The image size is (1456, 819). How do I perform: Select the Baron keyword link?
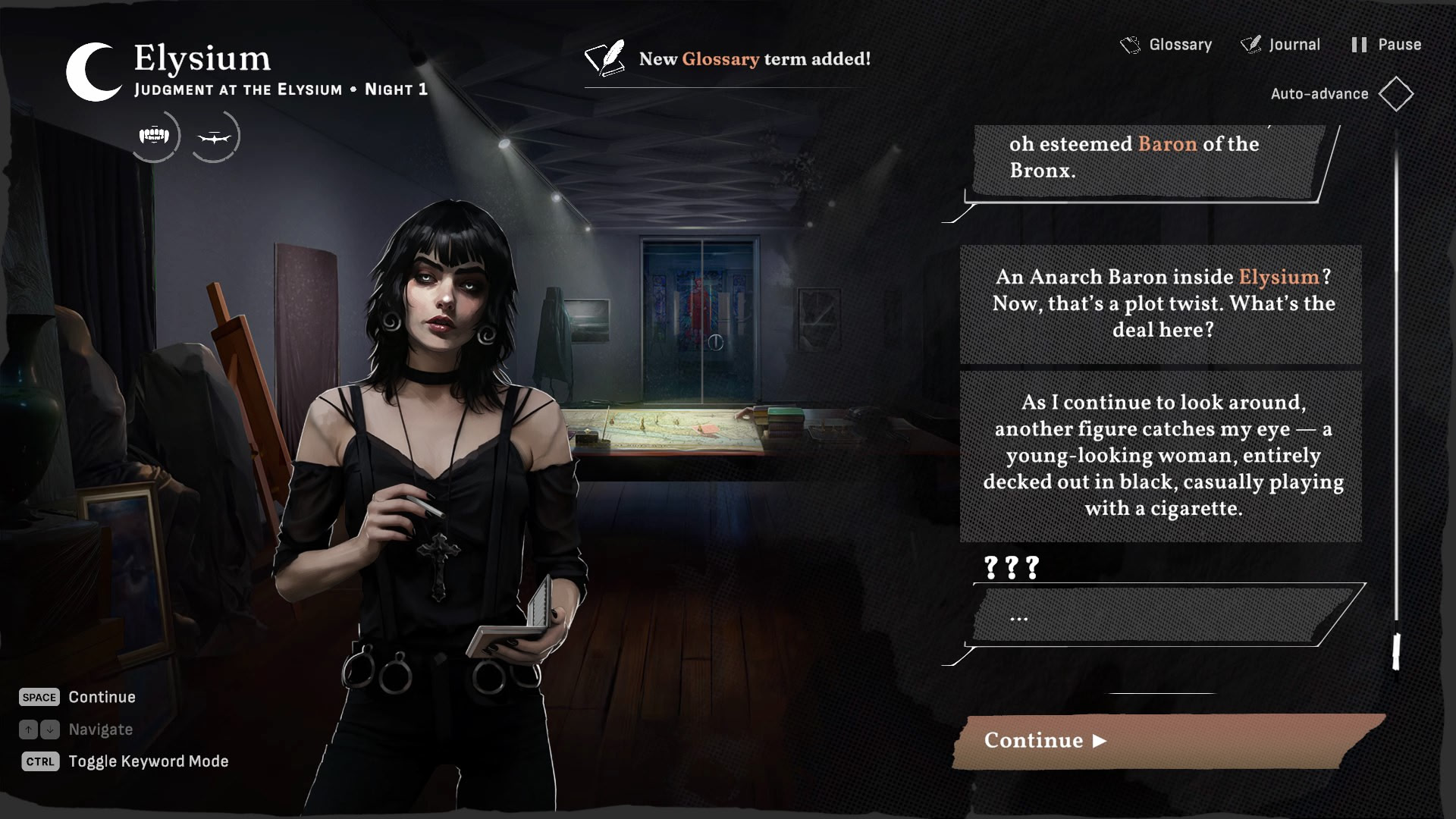coord(1169,144)
